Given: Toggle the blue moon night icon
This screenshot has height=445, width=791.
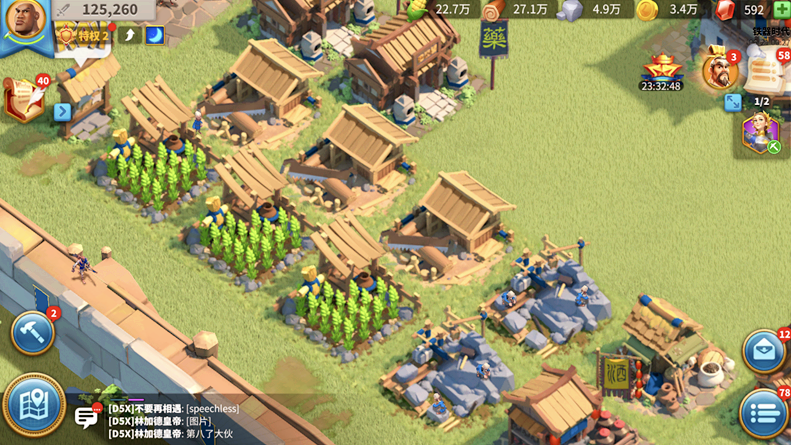Looking at the screenshot, I should (155, 35).
